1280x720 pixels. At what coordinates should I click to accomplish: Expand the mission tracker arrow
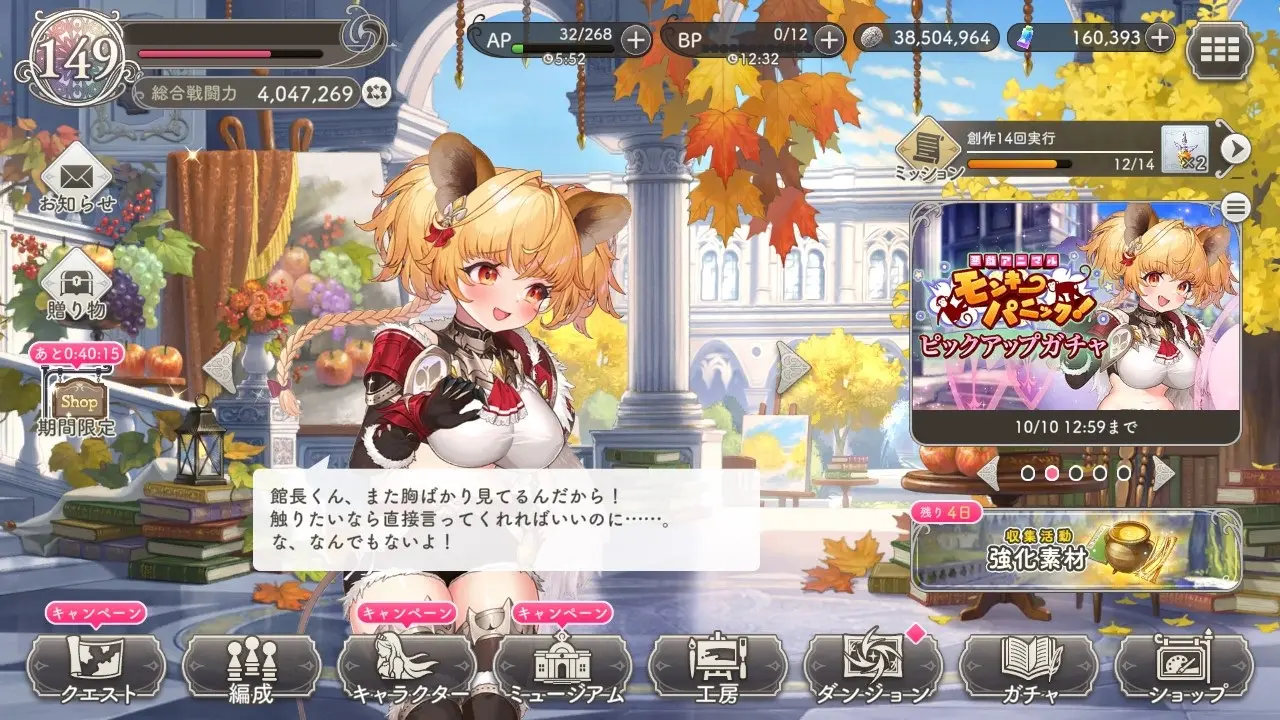[x=1236, y=149]
